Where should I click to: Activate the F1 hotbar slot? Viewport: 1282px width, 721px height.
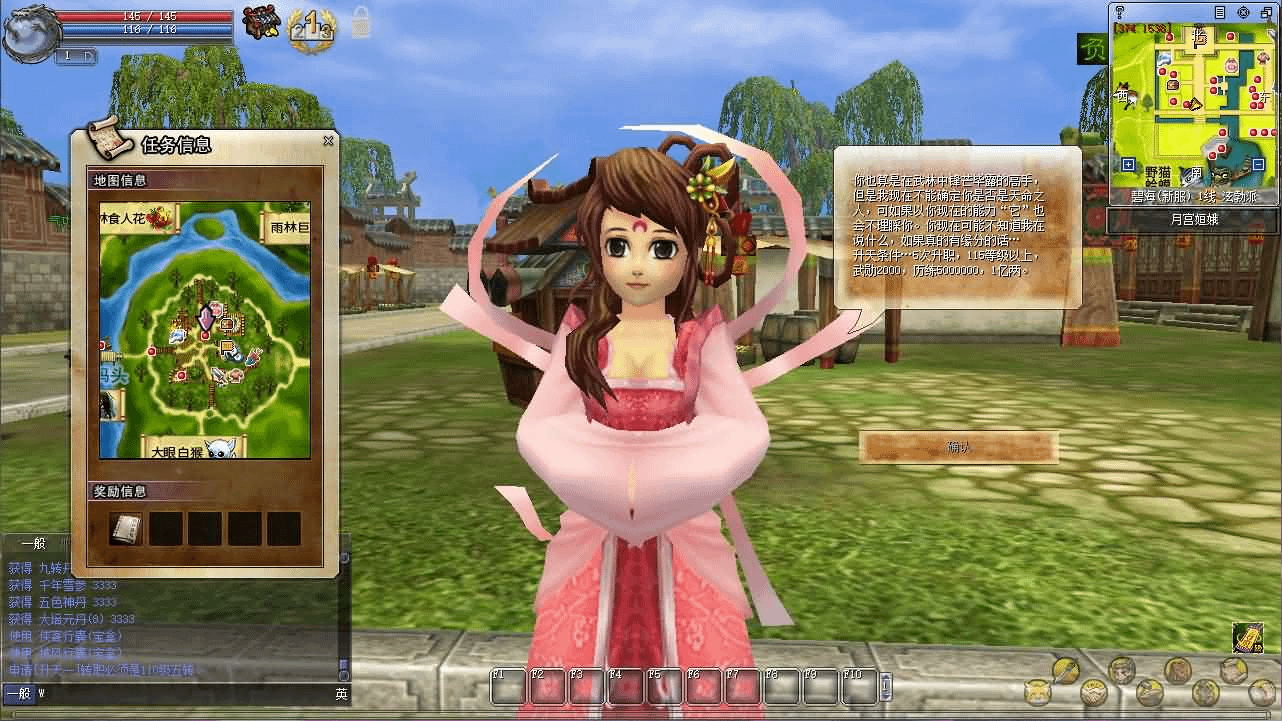tap(507, 686)
